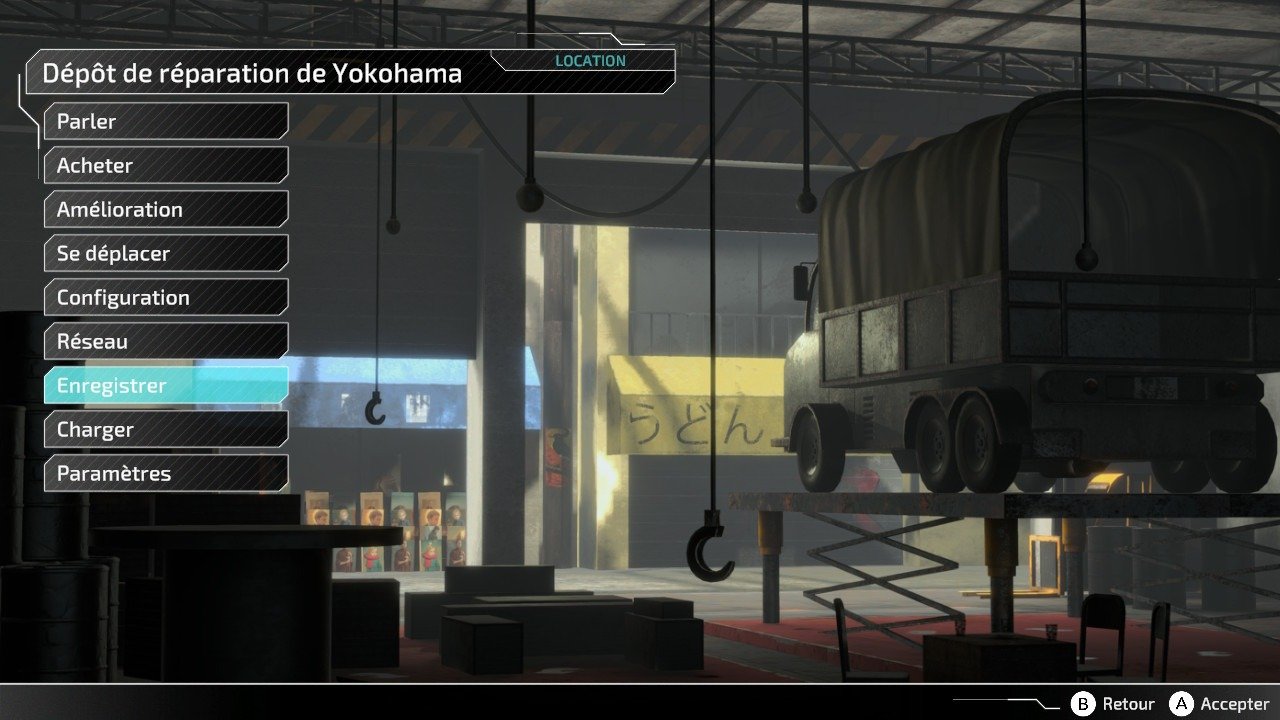Screen dimensions: 1280x720
Task: Open the Paramètres settings entry
Action: pyautogui.click(x=166, y=473)
